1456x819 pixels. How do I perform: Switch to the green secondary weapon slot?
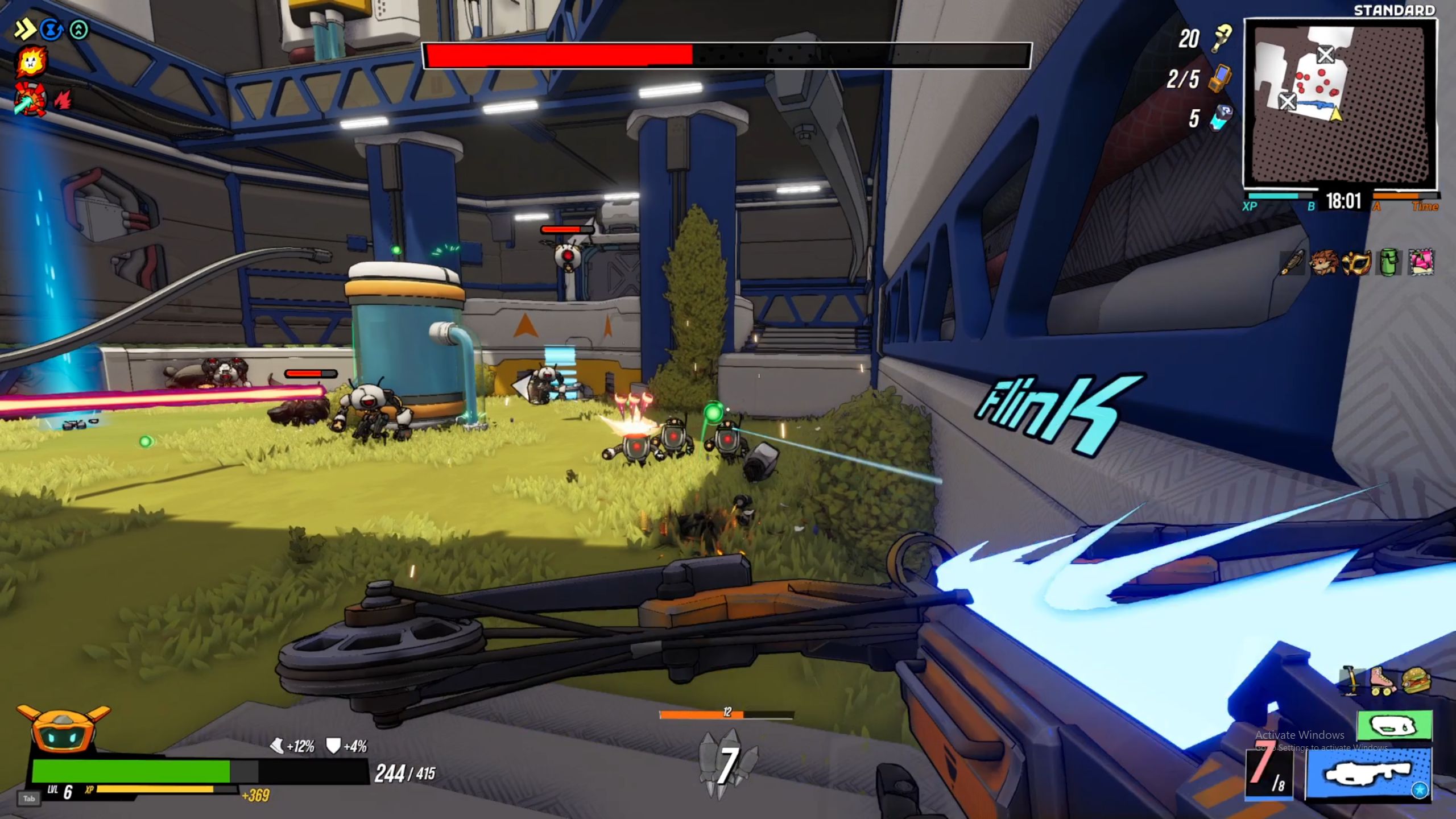[x=1394, y=726]
